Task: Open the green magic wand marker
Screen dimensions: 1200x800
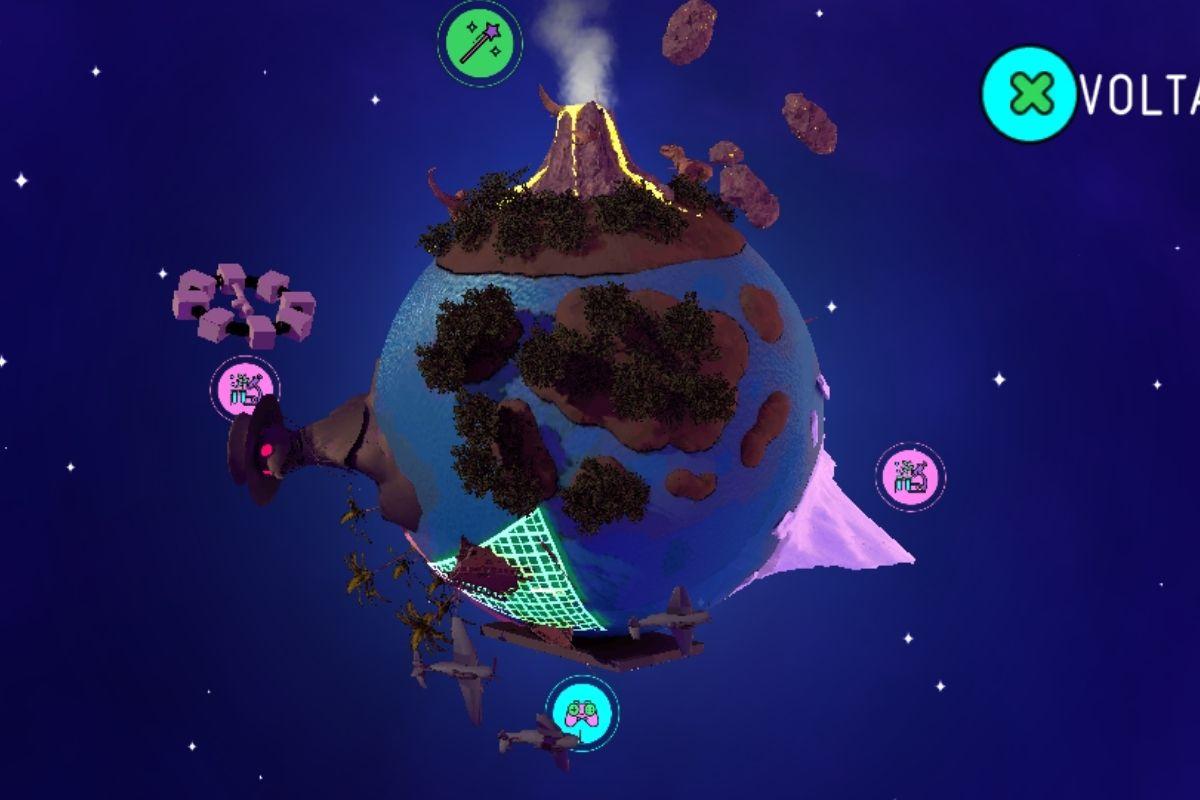Action: pyautogui.click(x=479, y=43)
